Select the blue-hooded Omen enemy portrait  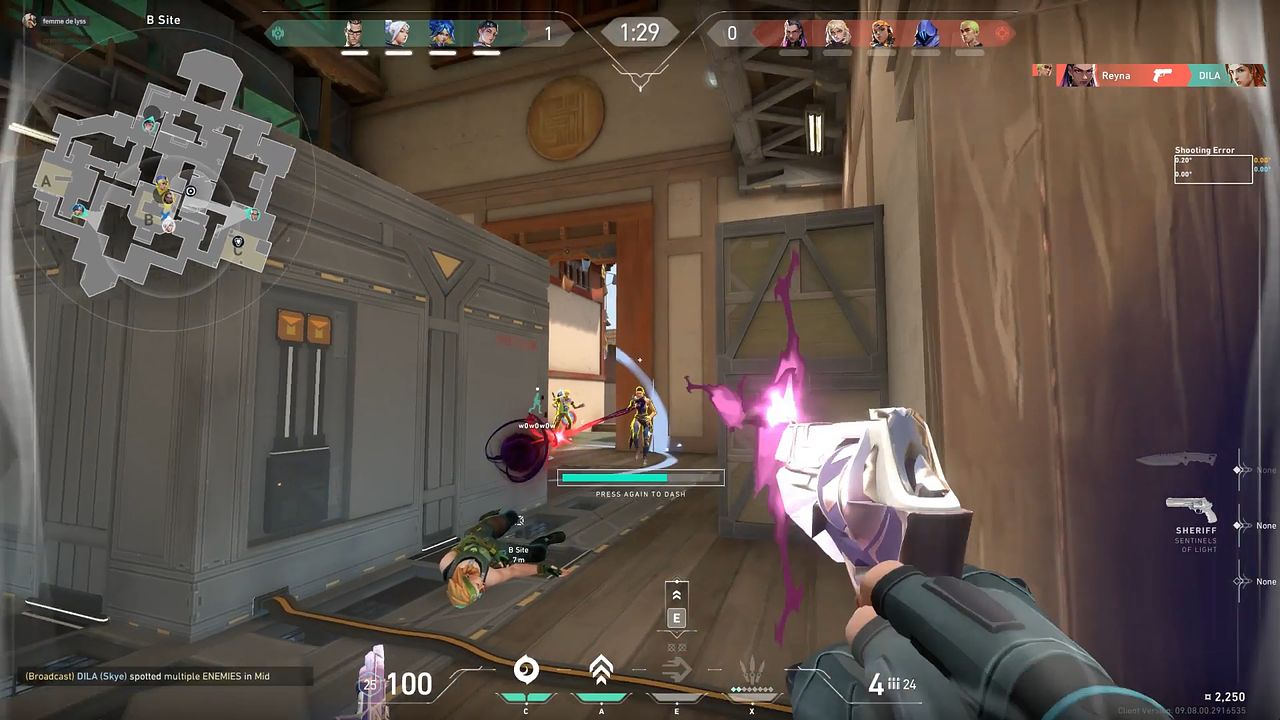[927, 34]
